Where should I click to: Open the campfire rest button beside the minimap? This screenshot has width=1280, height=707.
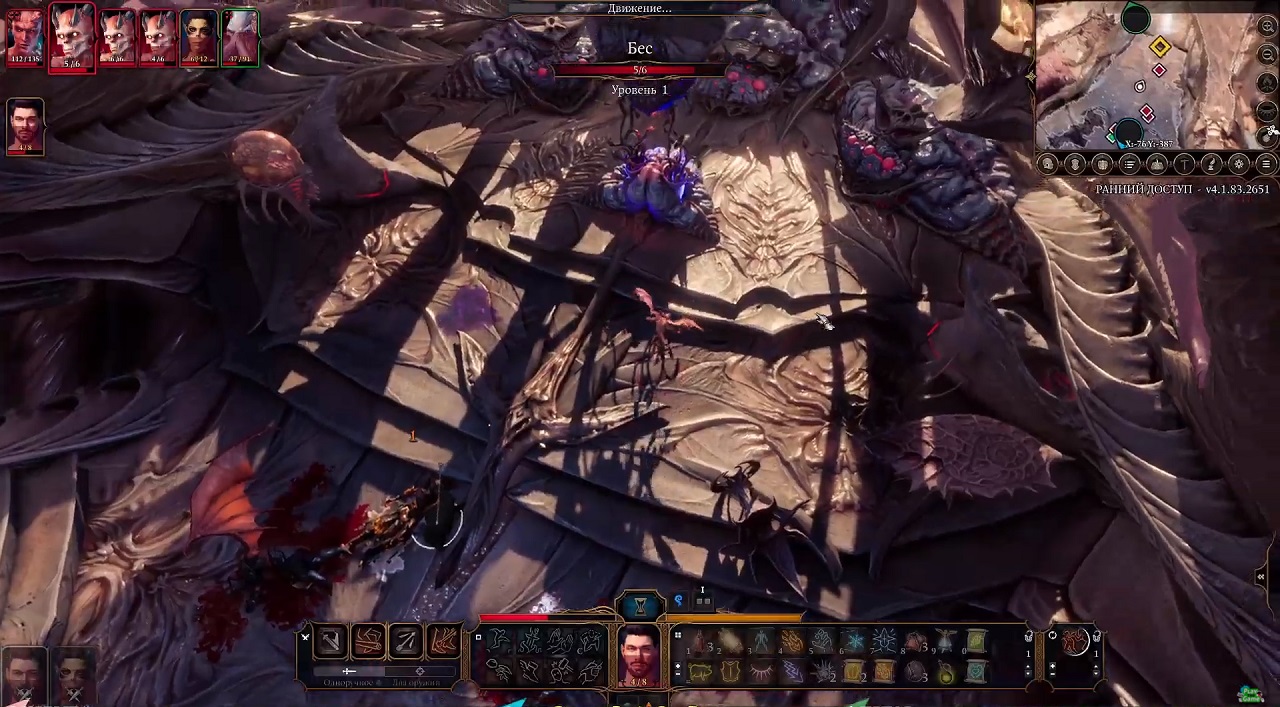1267,81
